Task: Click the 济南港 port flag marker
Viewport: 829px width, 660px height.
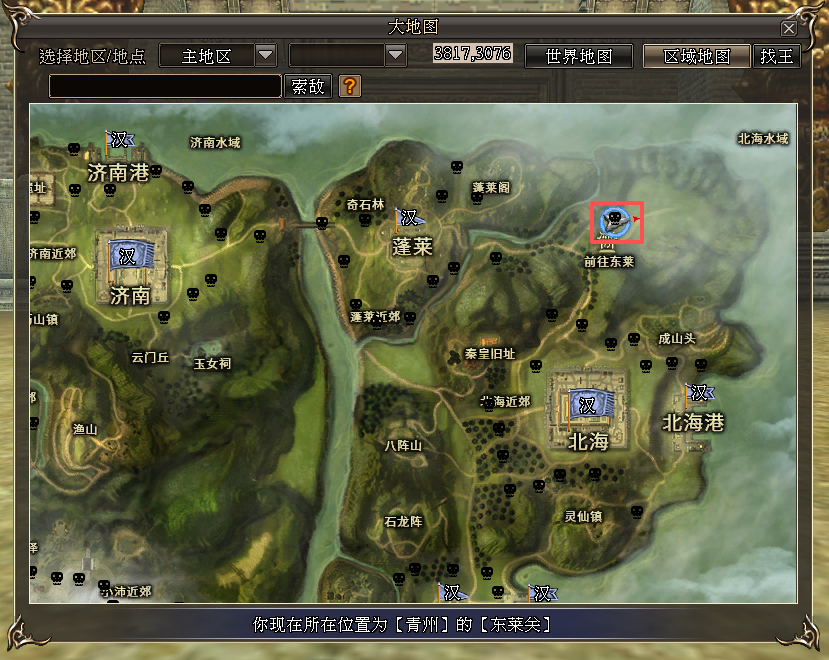Action: tap(119, 141)
